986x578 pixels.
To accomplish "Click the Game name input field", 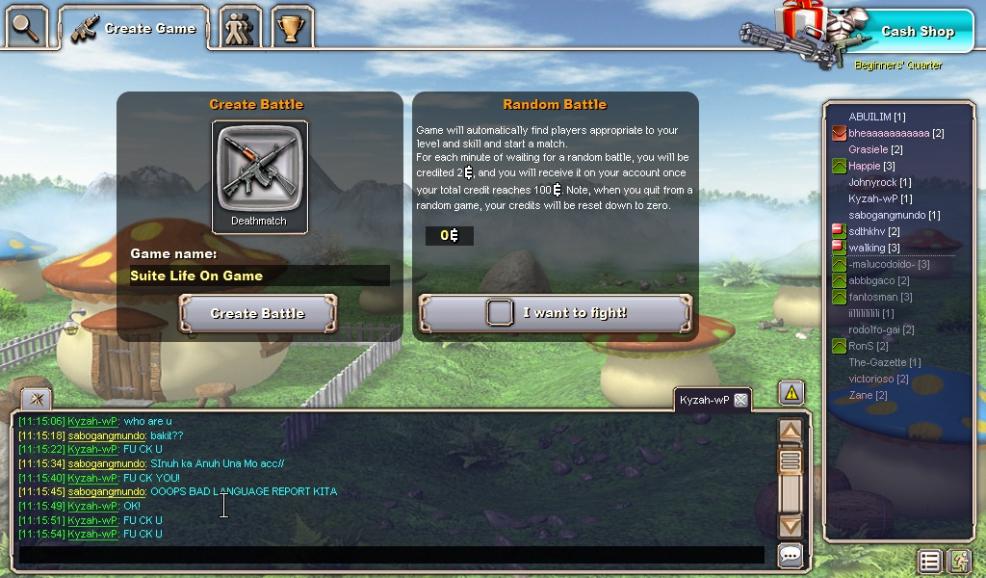I will click(259, 276).
